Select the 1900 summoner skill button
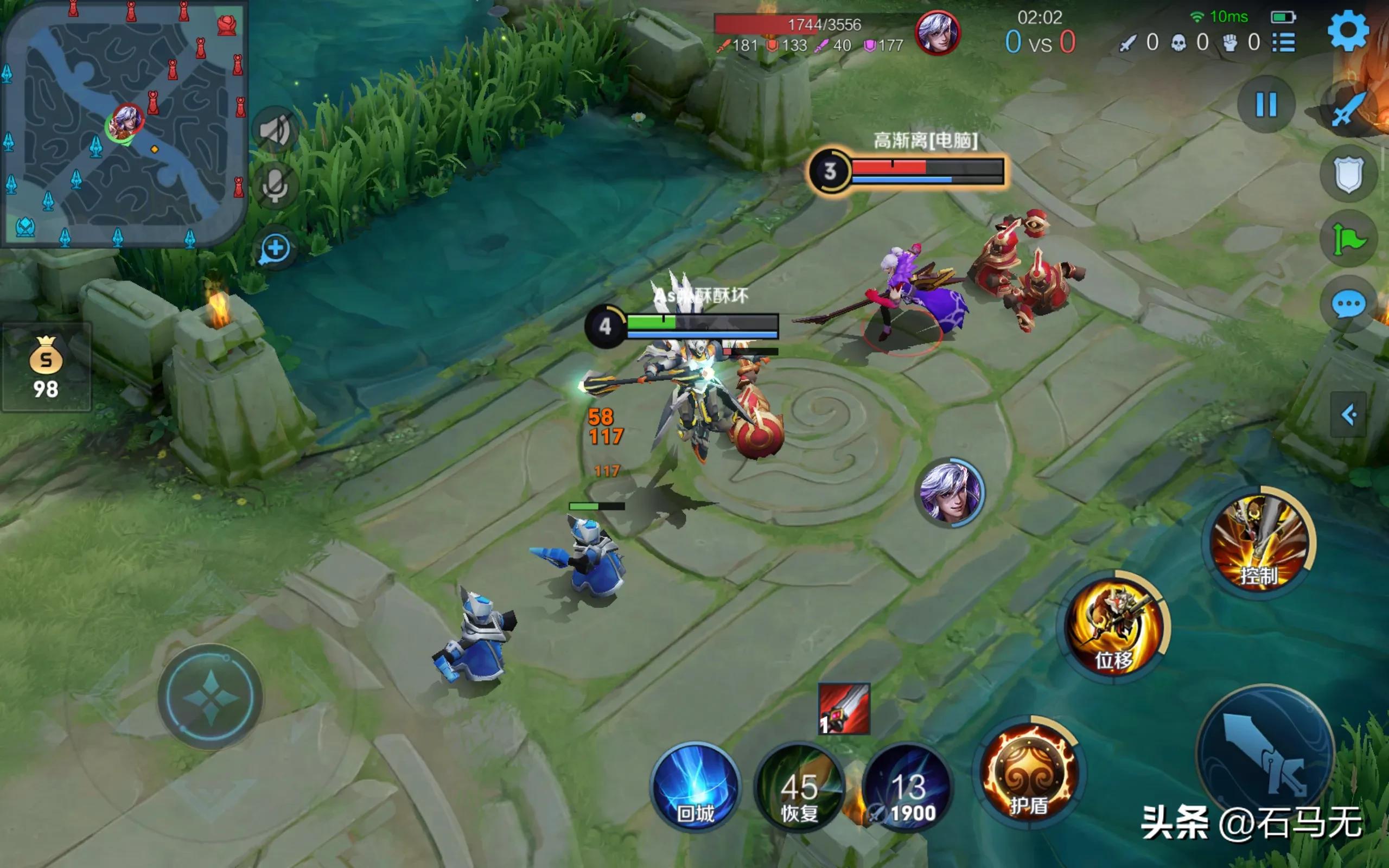The width and height of the screenshot is (1389, 868). (x=907, y=789)
